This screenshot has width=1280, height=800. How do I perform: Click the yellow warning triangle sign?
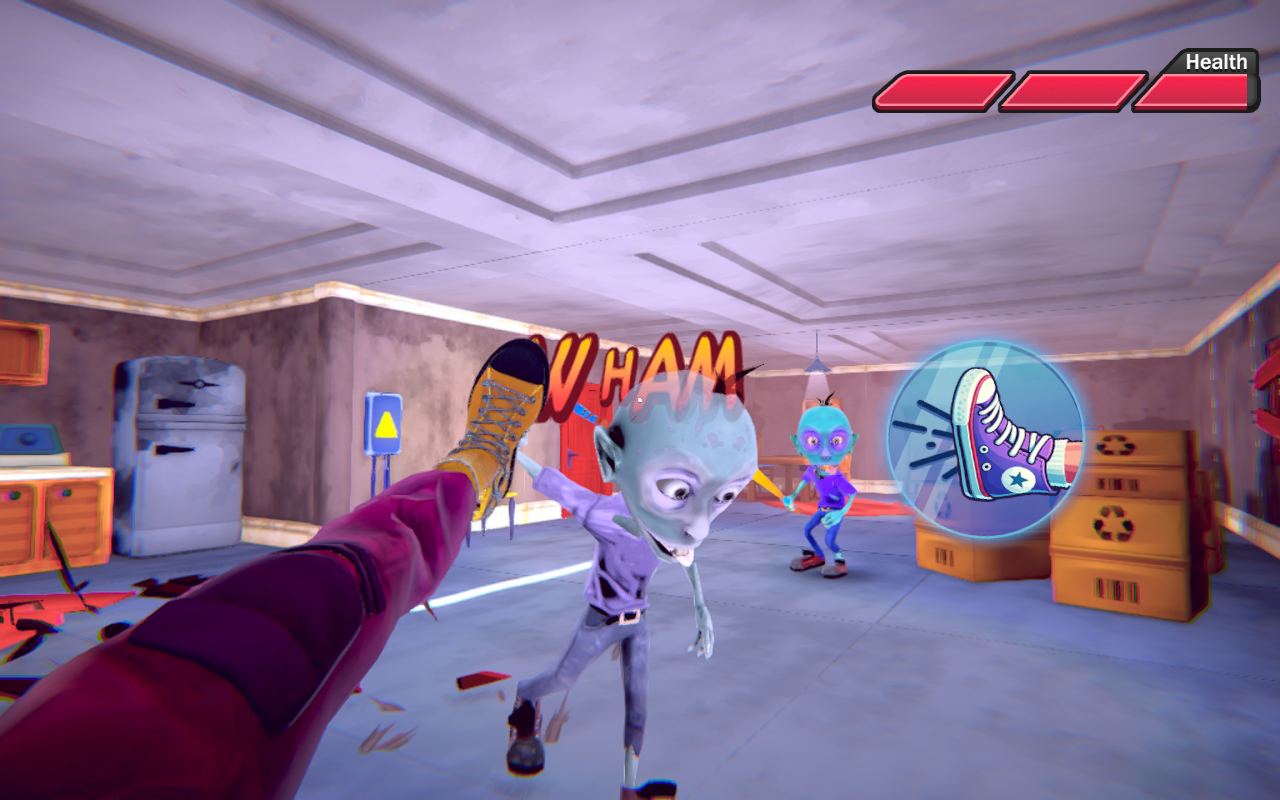click(x=386, y=427)
